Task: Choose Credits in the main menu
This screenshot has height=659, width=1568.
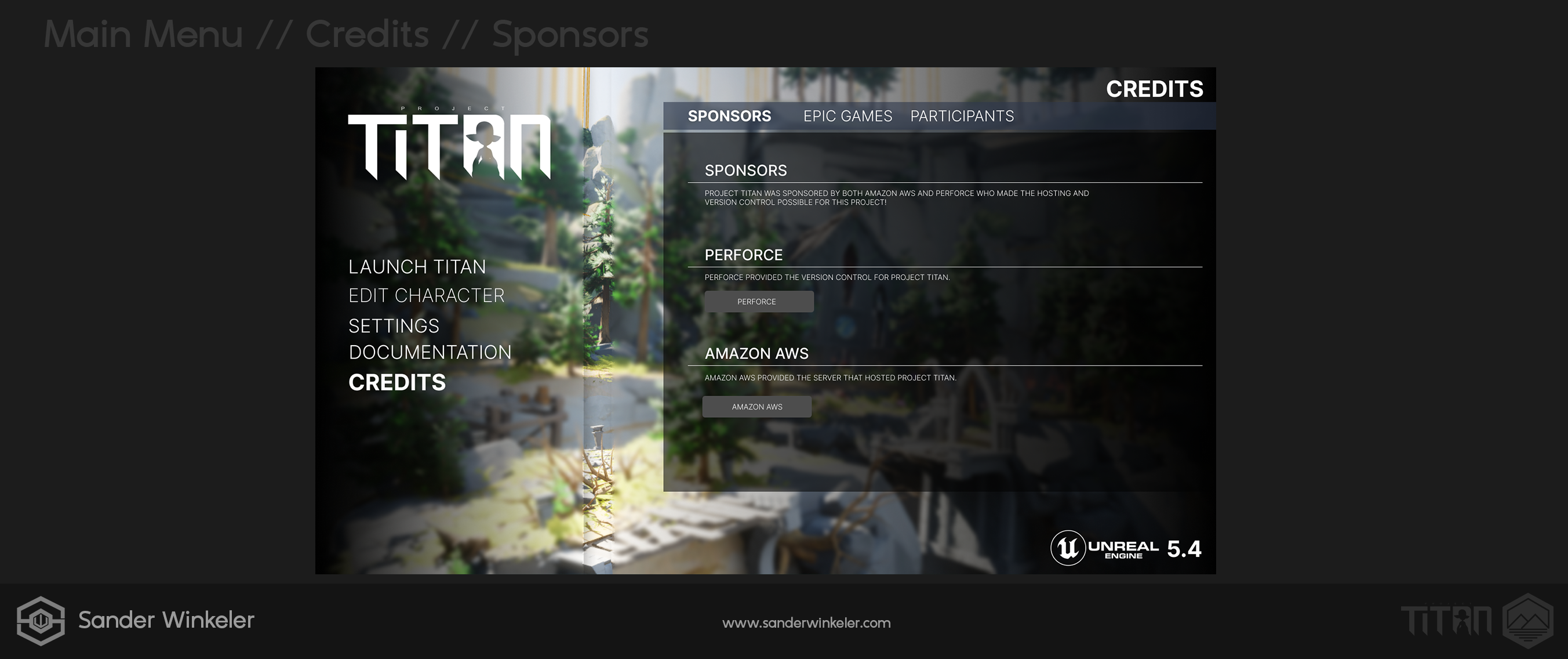Action: pos(397,382)
